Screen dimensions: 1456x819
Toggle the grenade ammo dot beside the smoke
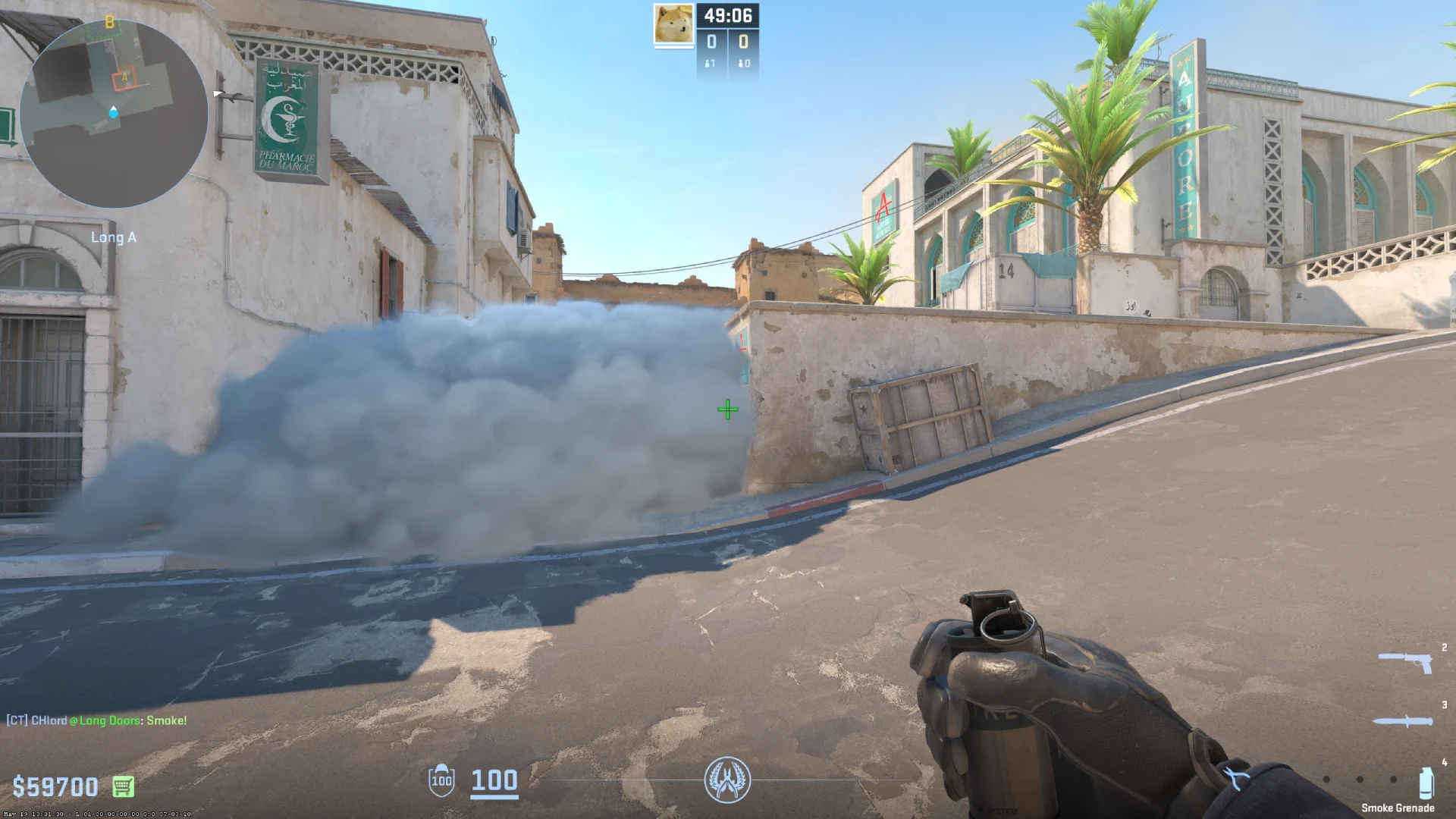1394,780
